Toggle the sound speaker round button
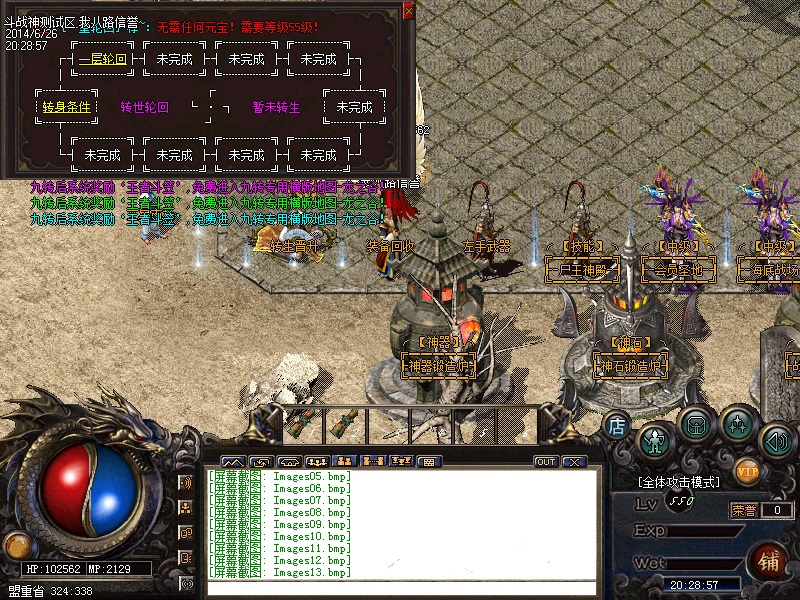 776,439
